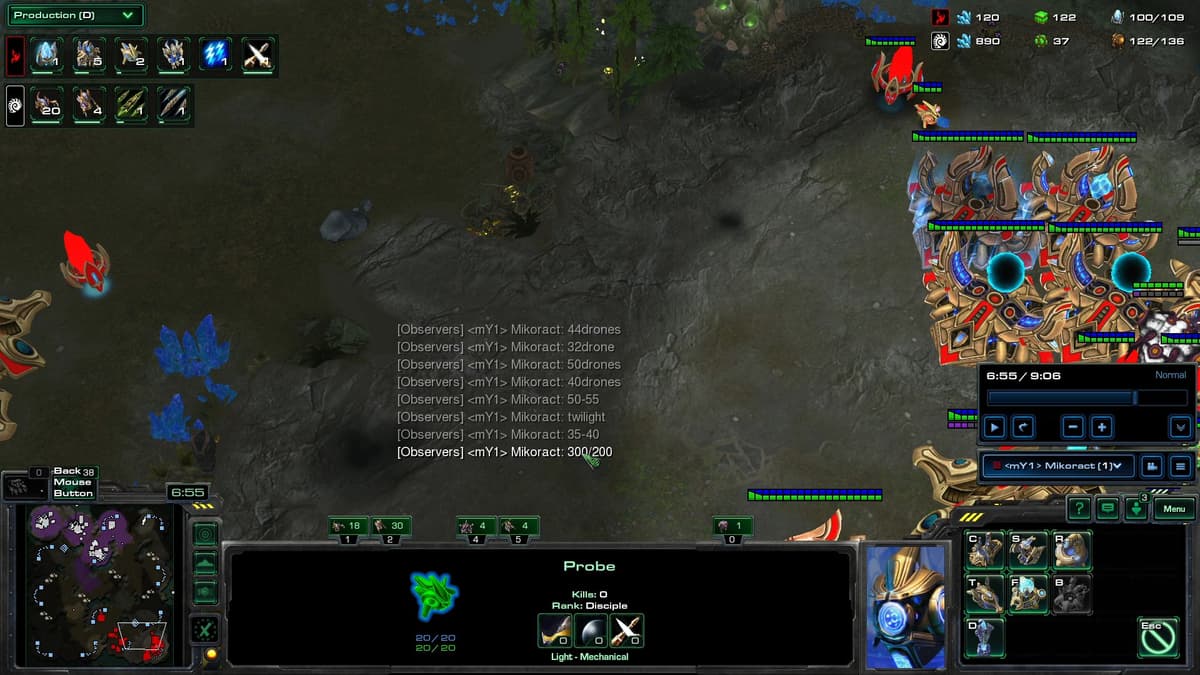Screen dimensions: 1200x675
Task: Select control group 1 with 18 units
Action: click(x=348, y=526)
